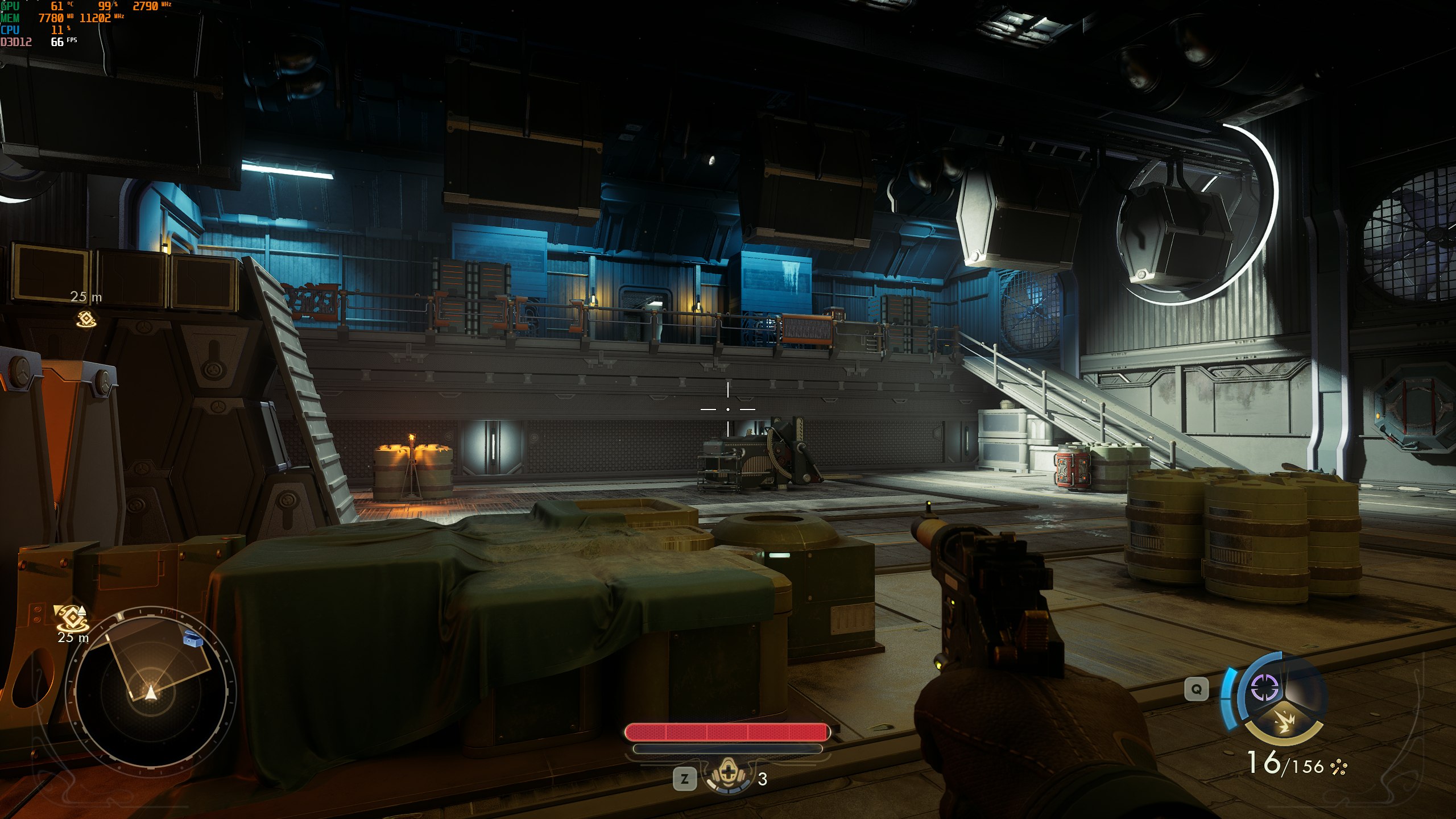Click the circular minimap radar
This screenshot has height=819, width=1456.
[x=151, y=687]
